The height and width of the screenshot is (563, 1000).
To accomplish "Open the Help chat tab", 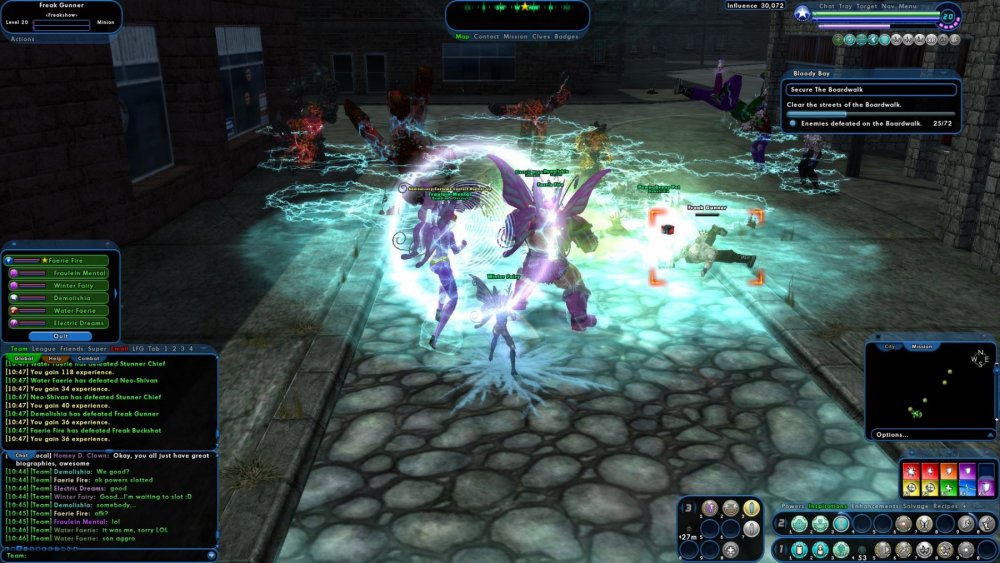I will coord(55,358).
